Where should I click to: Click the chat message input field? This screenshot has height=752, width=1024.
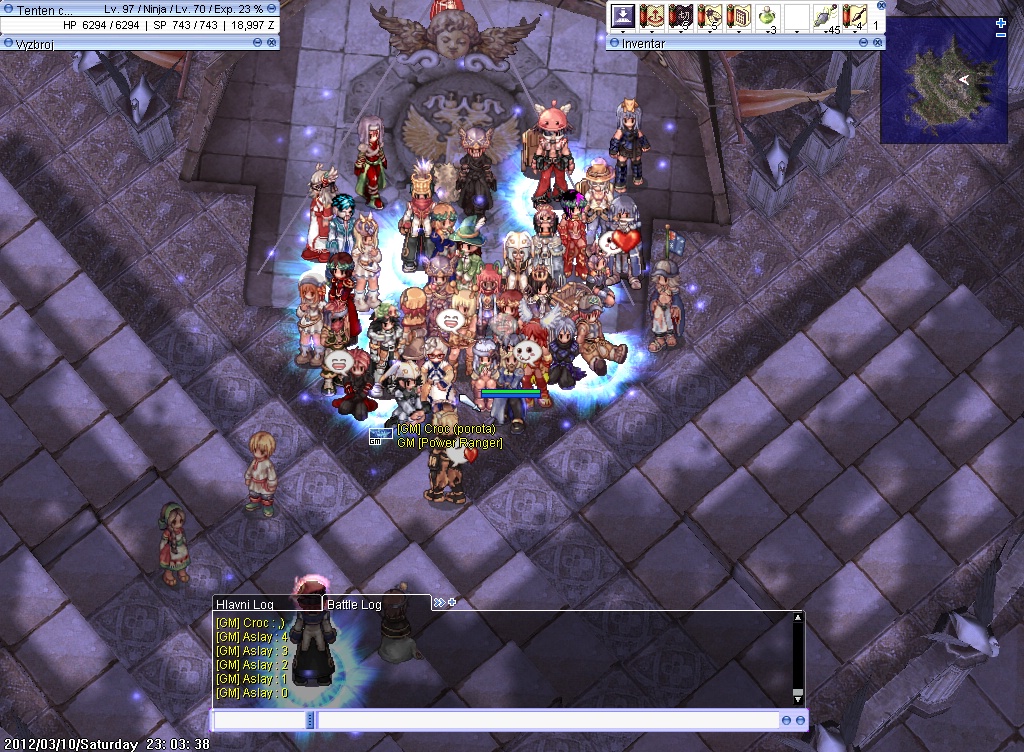[548, 720]
